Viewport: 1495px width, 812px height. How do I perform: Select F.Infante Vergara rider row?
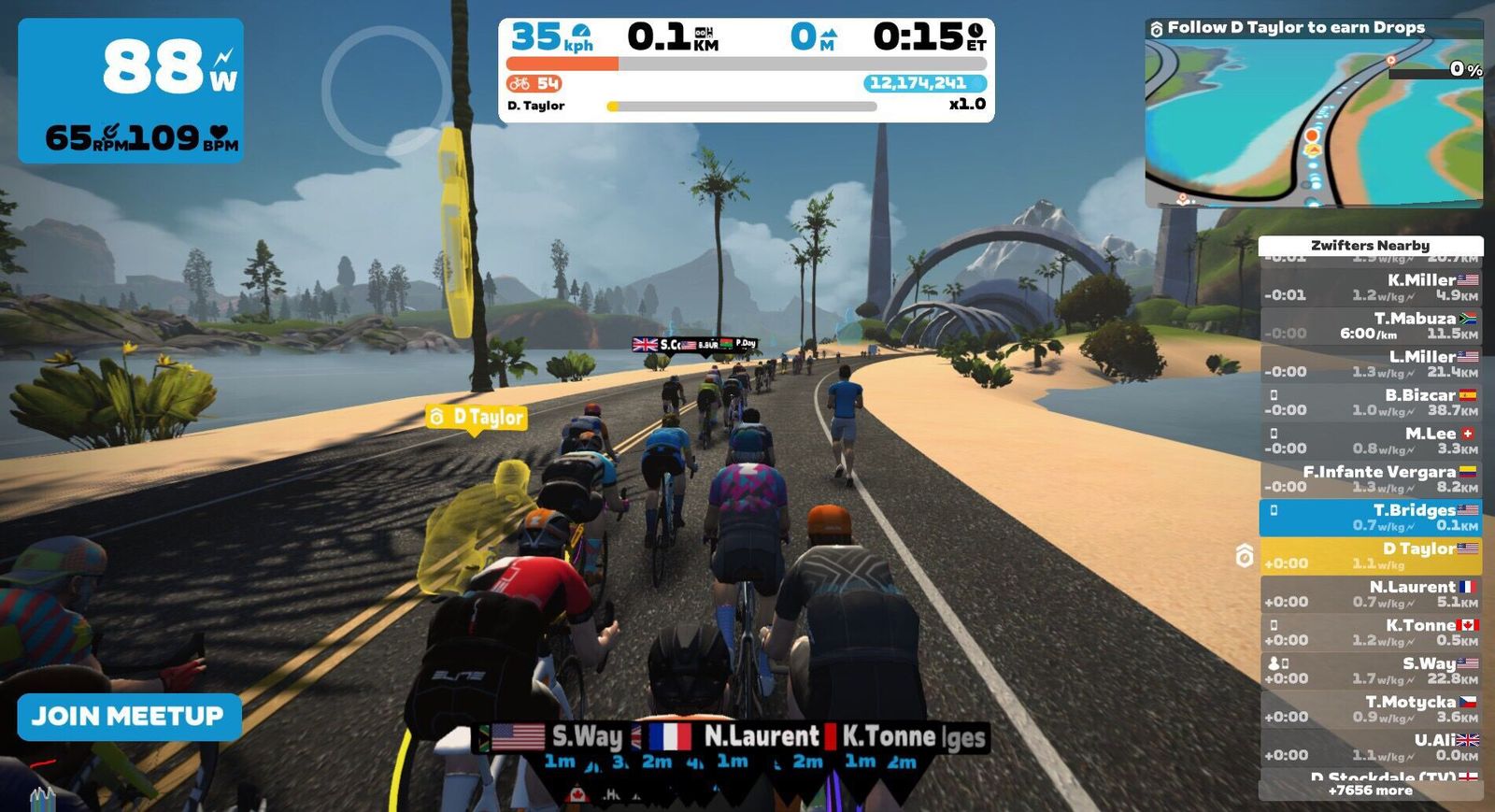1370,478
